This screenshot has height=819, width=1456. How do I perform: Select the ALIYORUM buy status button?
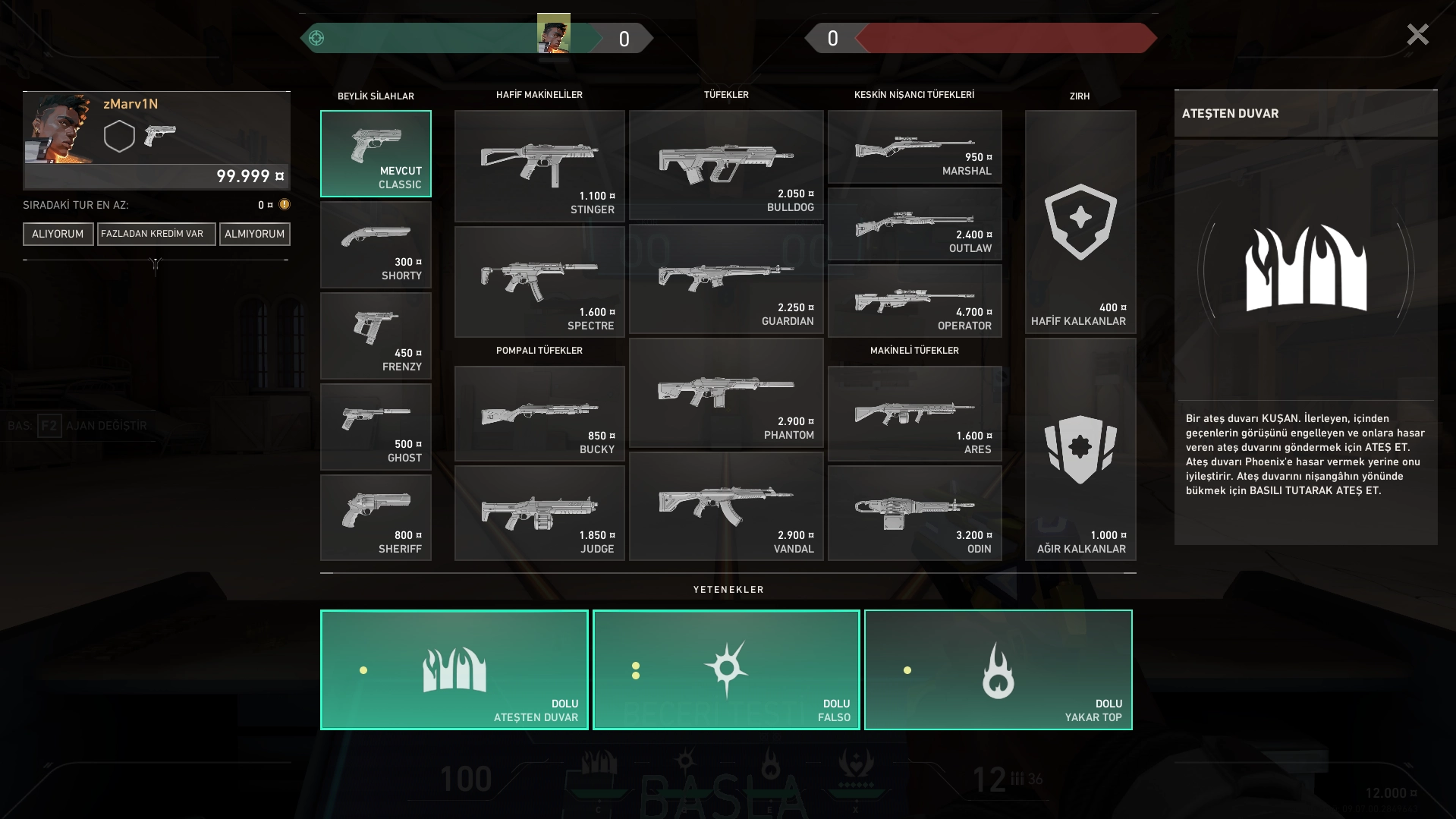pos(58,234)
